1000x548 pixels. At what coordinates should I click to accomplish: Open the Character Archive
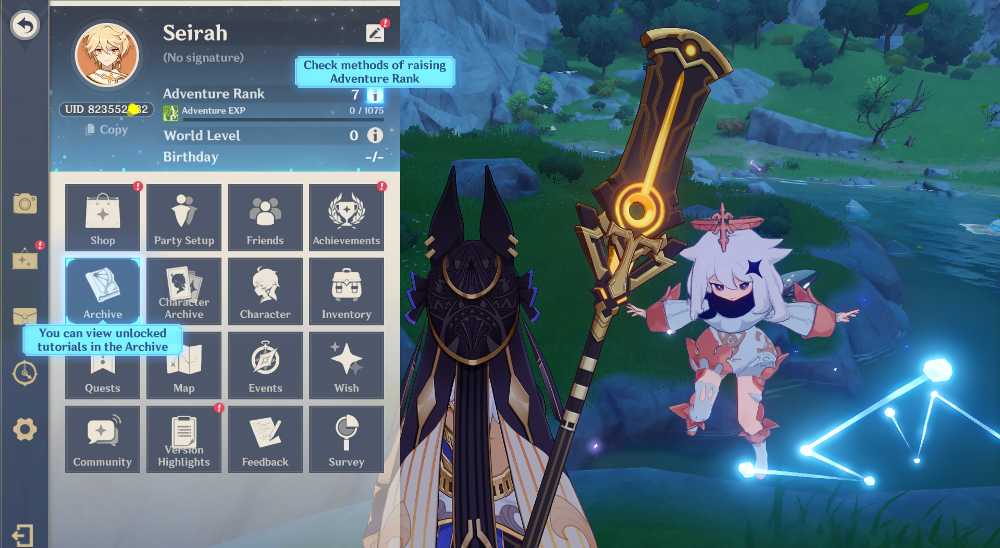tap(184, 291)
